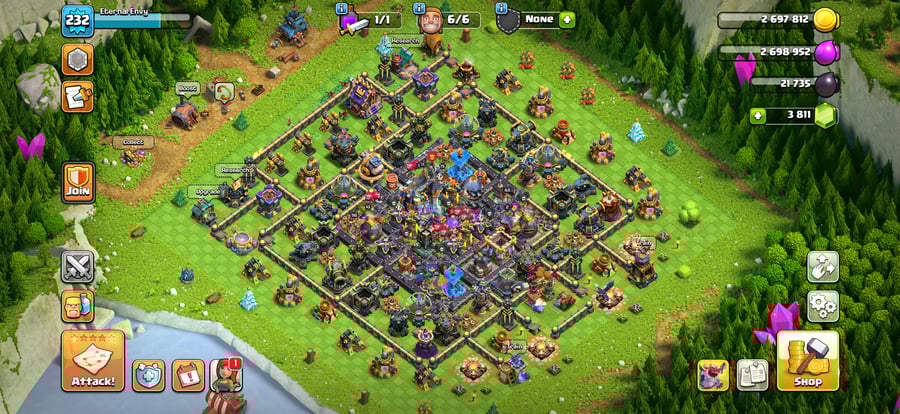Open the army overview barbarian icon
The width and height of the screenshot is (900, 414).
tap(78, 306)
